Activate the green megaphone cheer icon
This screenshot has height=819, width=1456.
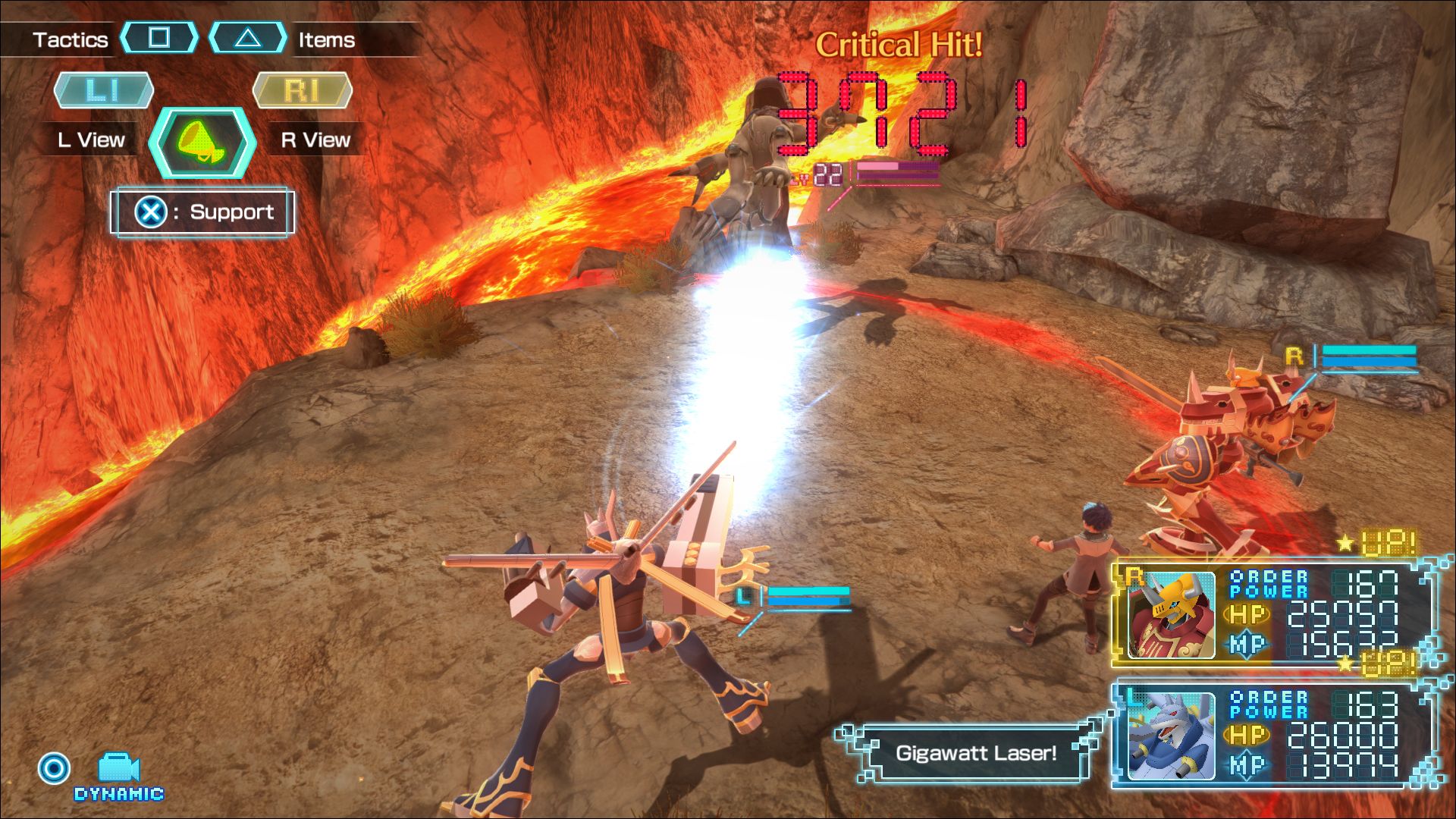click(202, 143)
